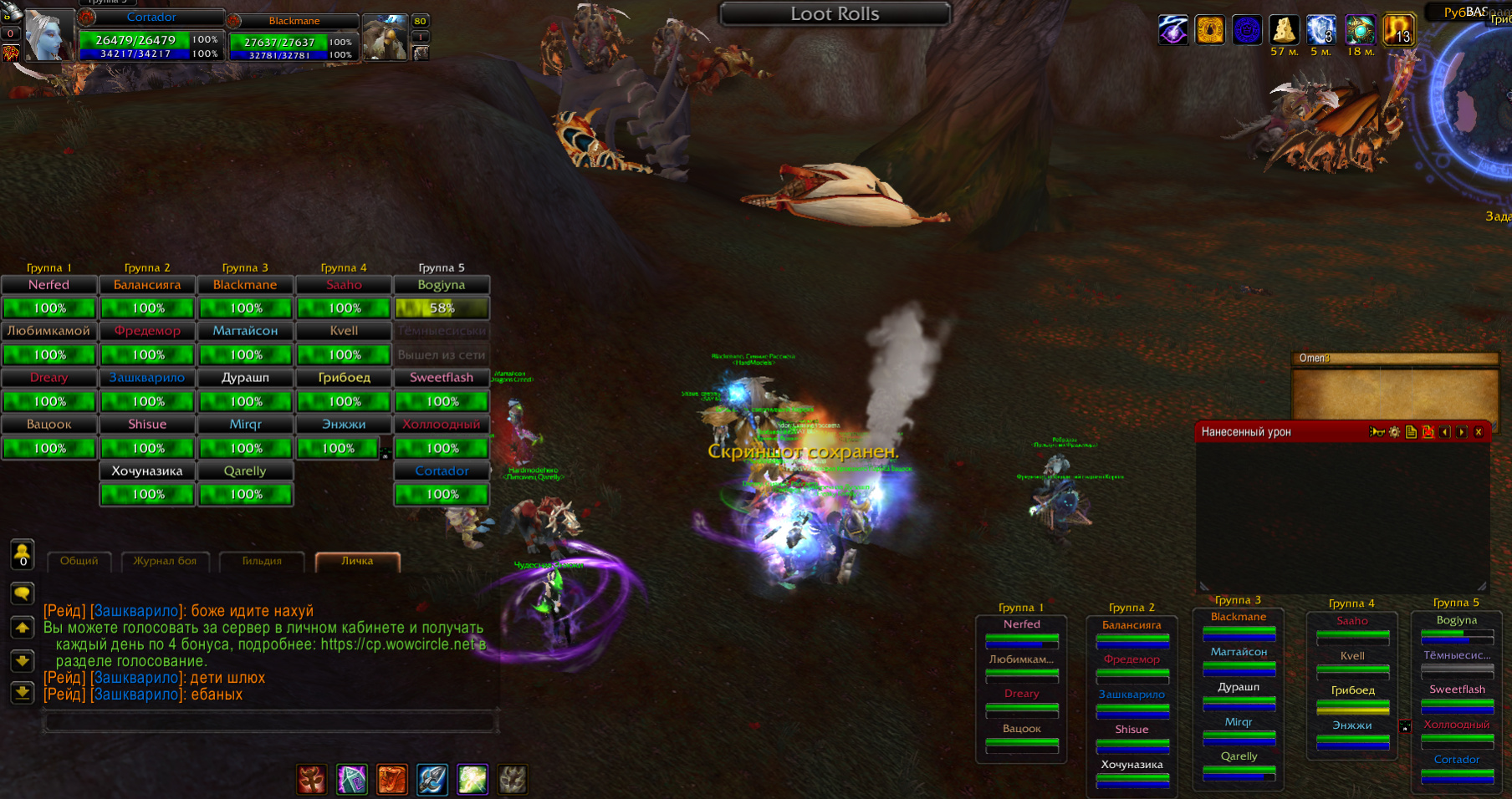Viewport: 1512px width, 799px height.
Task: Jump chat to the newest message
Action: 23,692
